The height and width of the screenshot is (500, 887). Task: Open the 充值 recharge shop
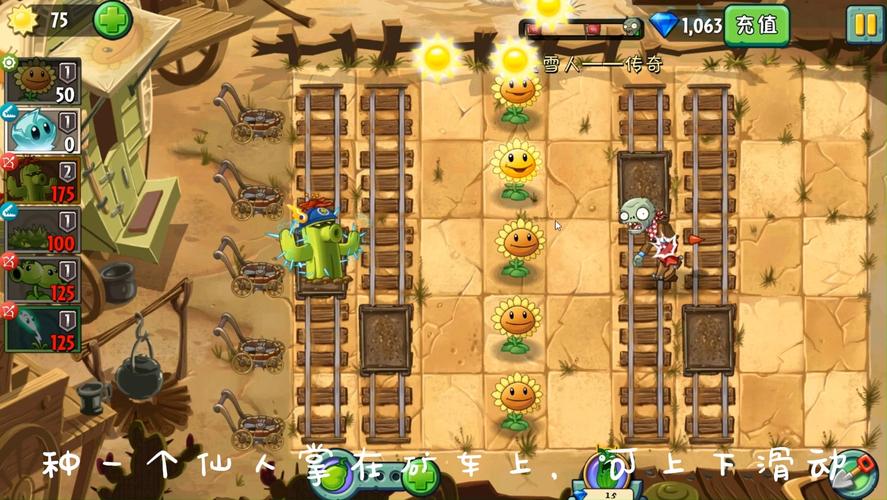coord(756,24)
